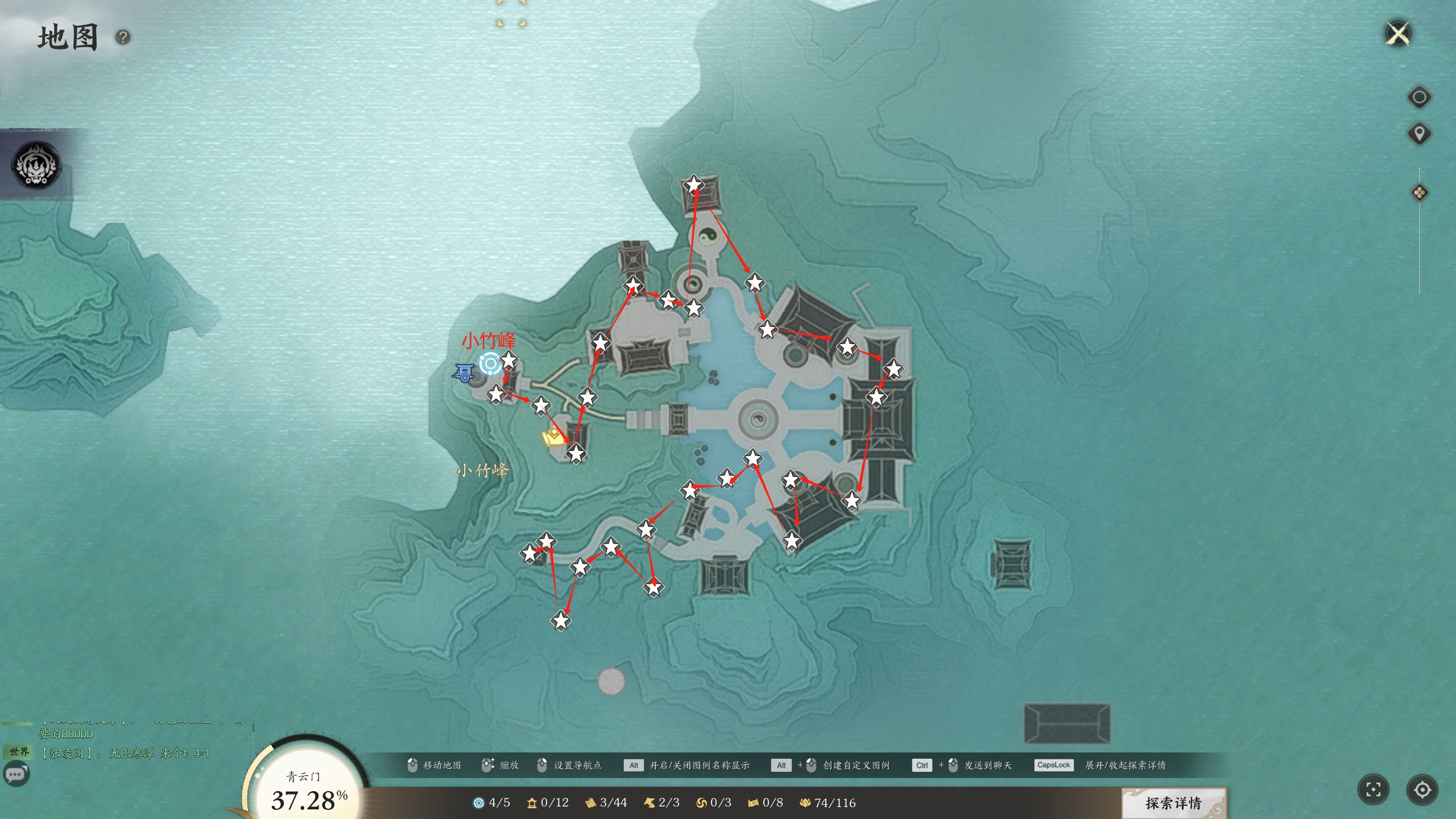Click the crosshair locate-player button
The width and height of the screenshot is (1456, 819).
[1422, 789]
